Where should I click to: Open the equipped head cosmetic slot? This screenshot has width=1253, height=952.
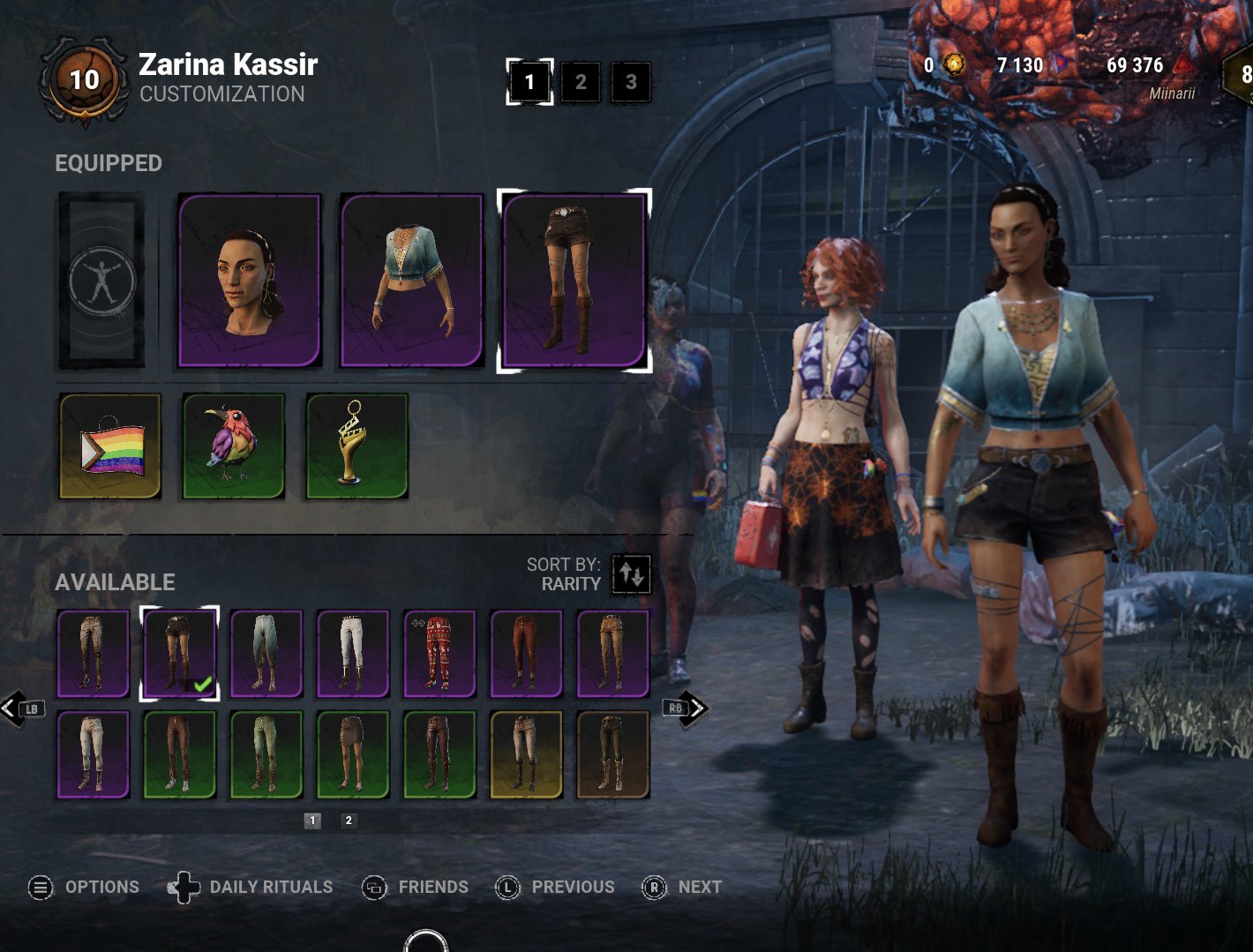click(x=250, y=280)
